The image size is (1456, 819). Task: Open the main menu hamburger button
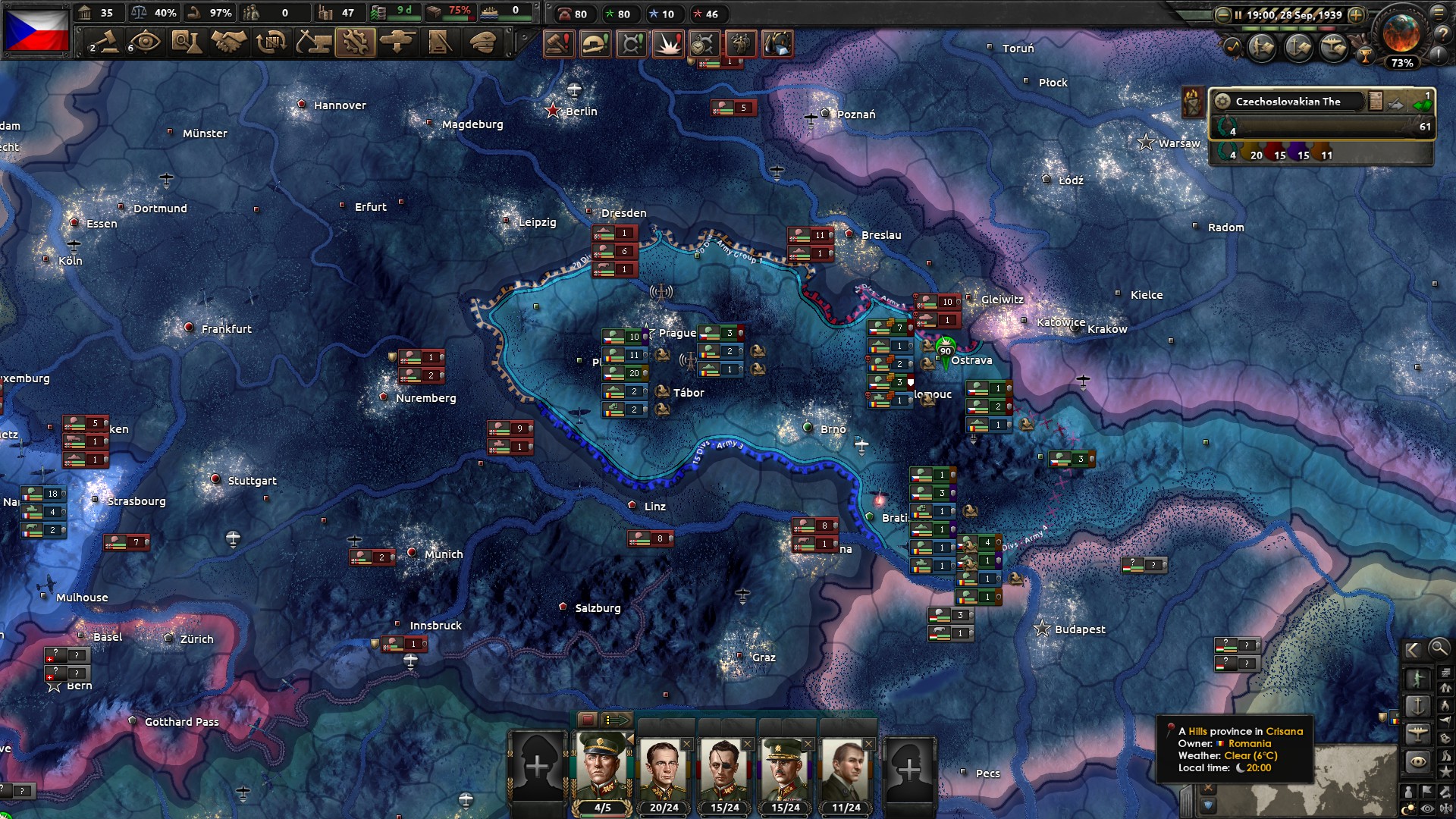[x=1439, y=14]
